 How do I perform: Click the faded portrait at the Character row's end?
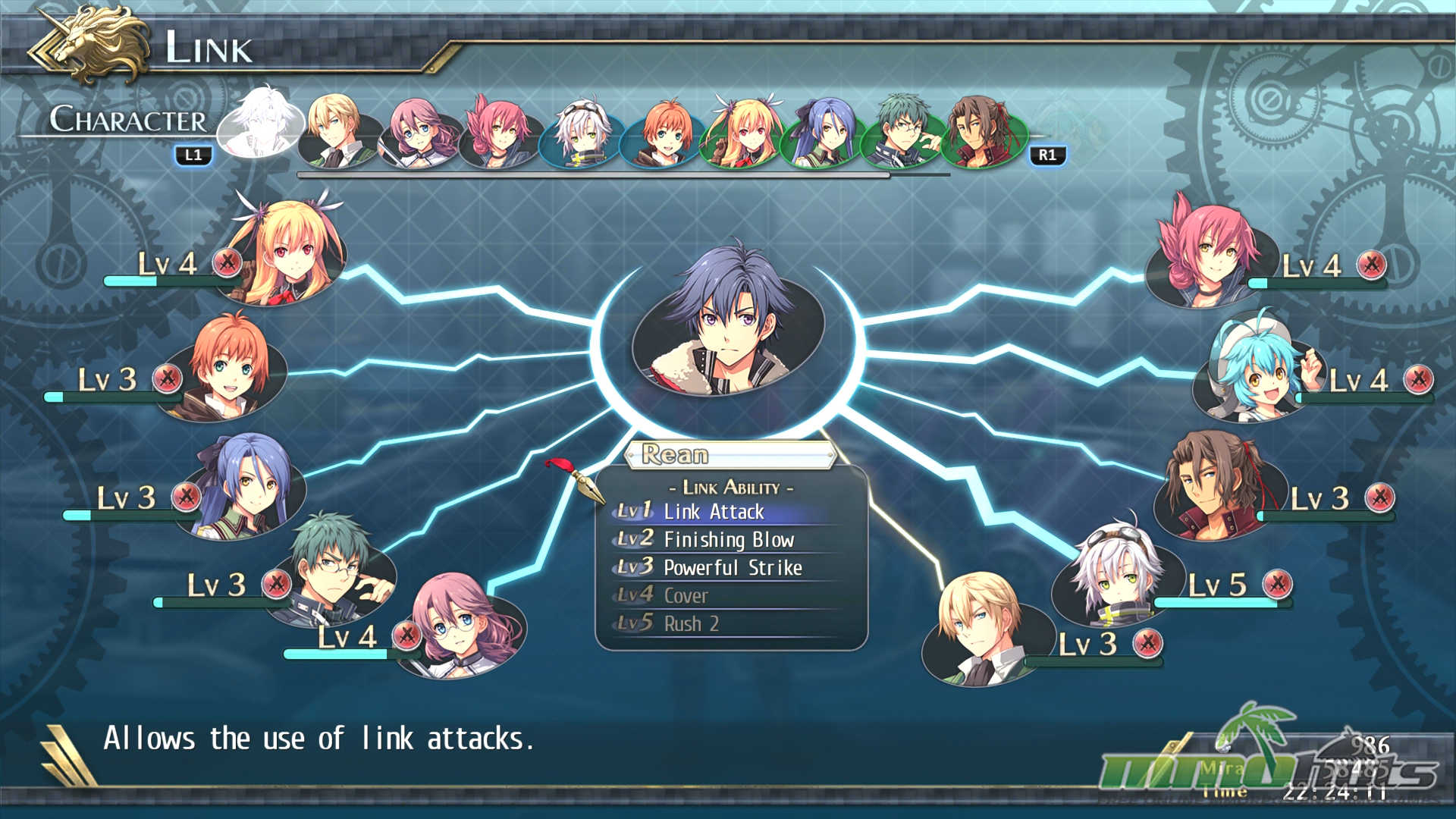click(1069, 130)
